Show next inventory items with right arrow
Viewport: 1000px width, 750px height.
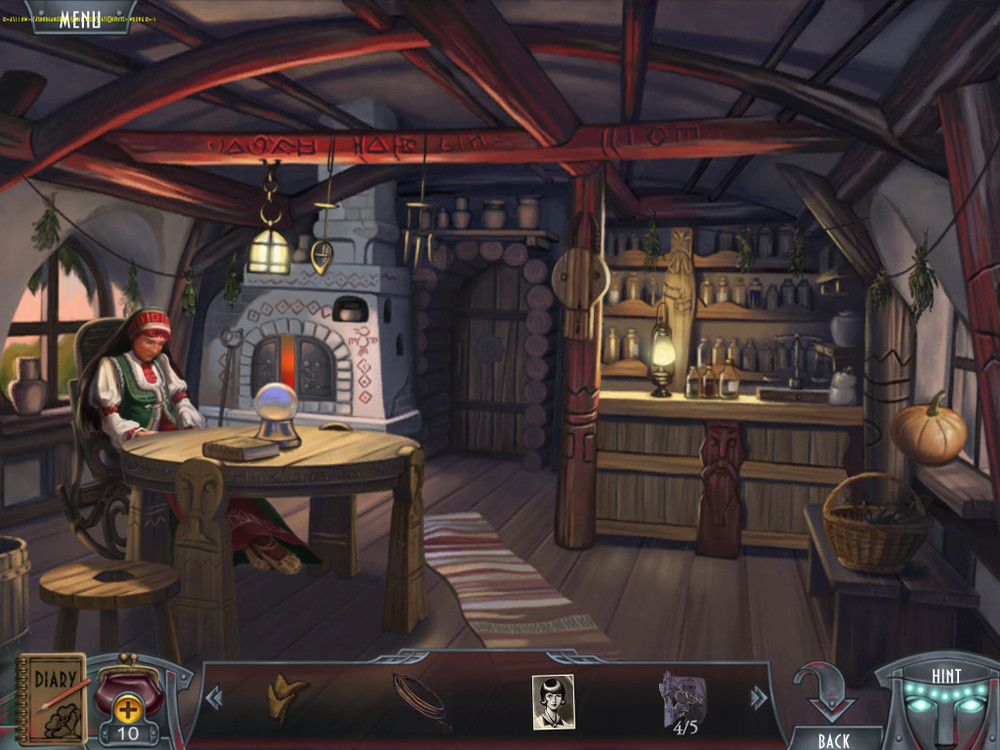759,697
